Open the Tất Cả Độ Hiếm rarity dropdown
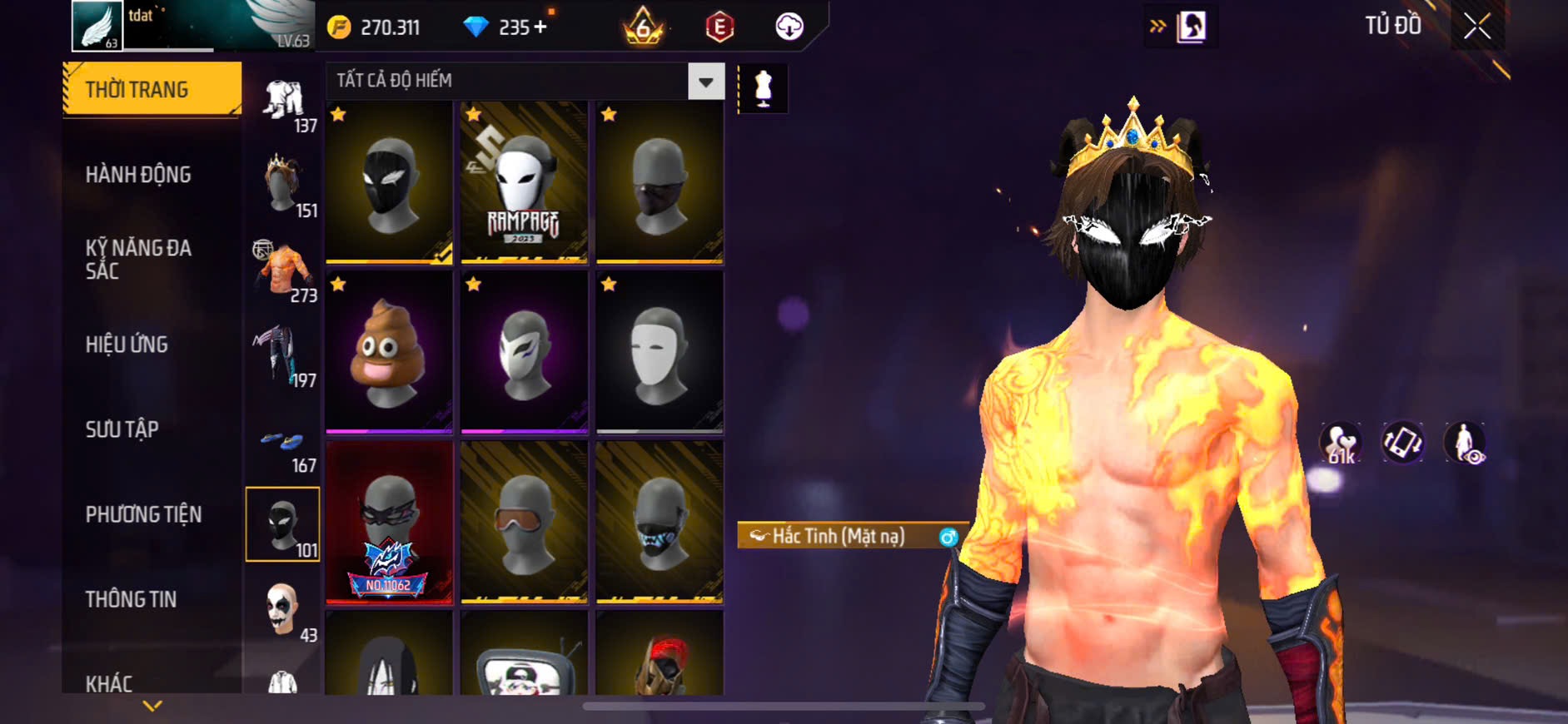 705,82
